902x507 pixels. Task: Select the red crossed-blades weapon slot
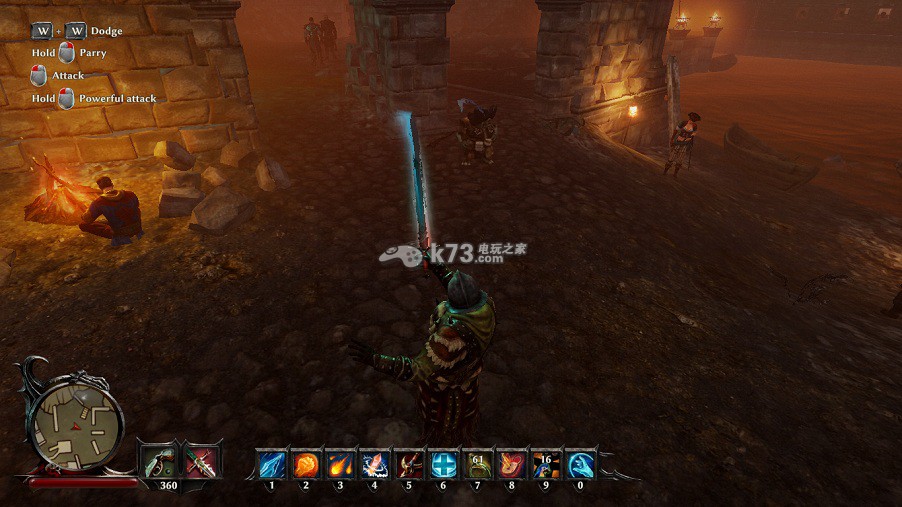click(x=201, y=461)
